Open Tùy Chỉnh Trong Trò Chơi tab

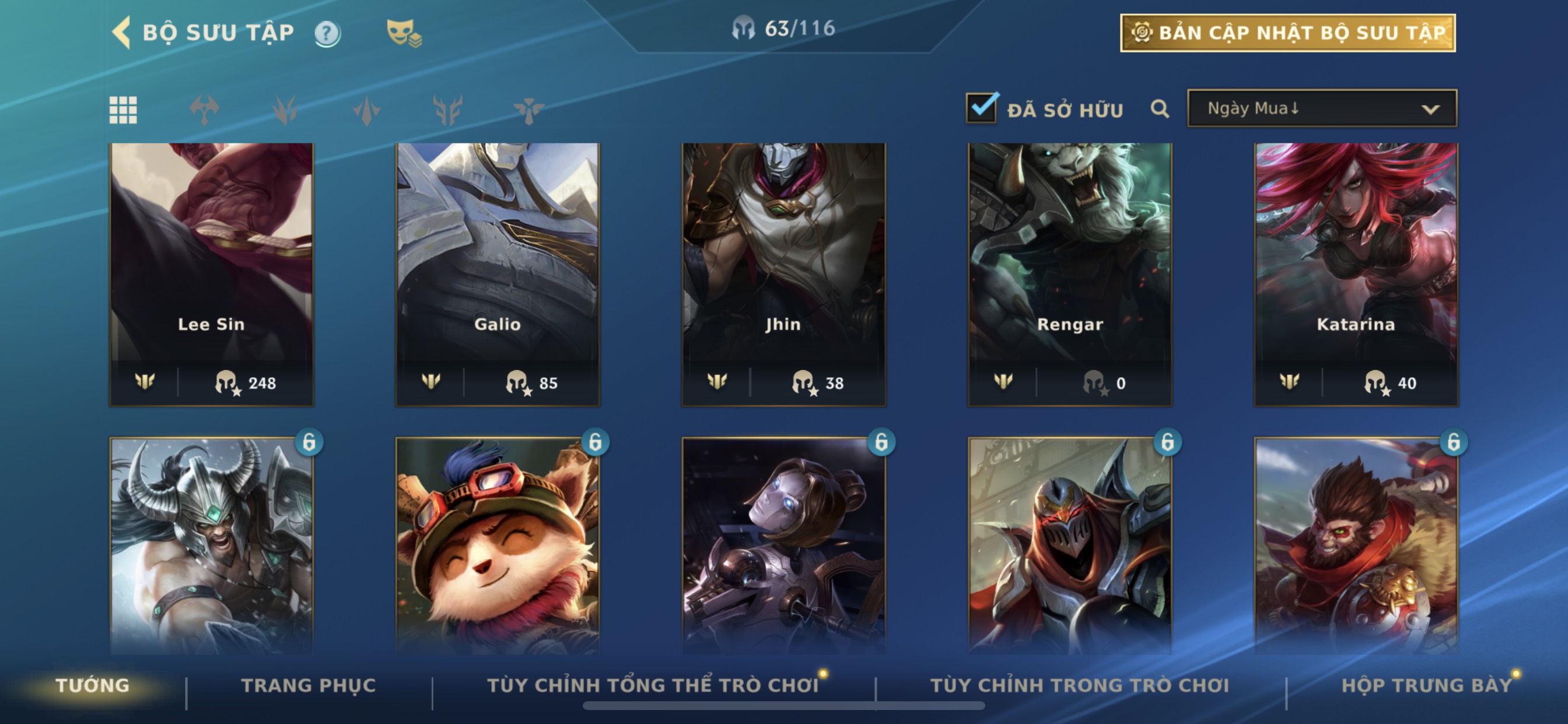click(1080, 686)
